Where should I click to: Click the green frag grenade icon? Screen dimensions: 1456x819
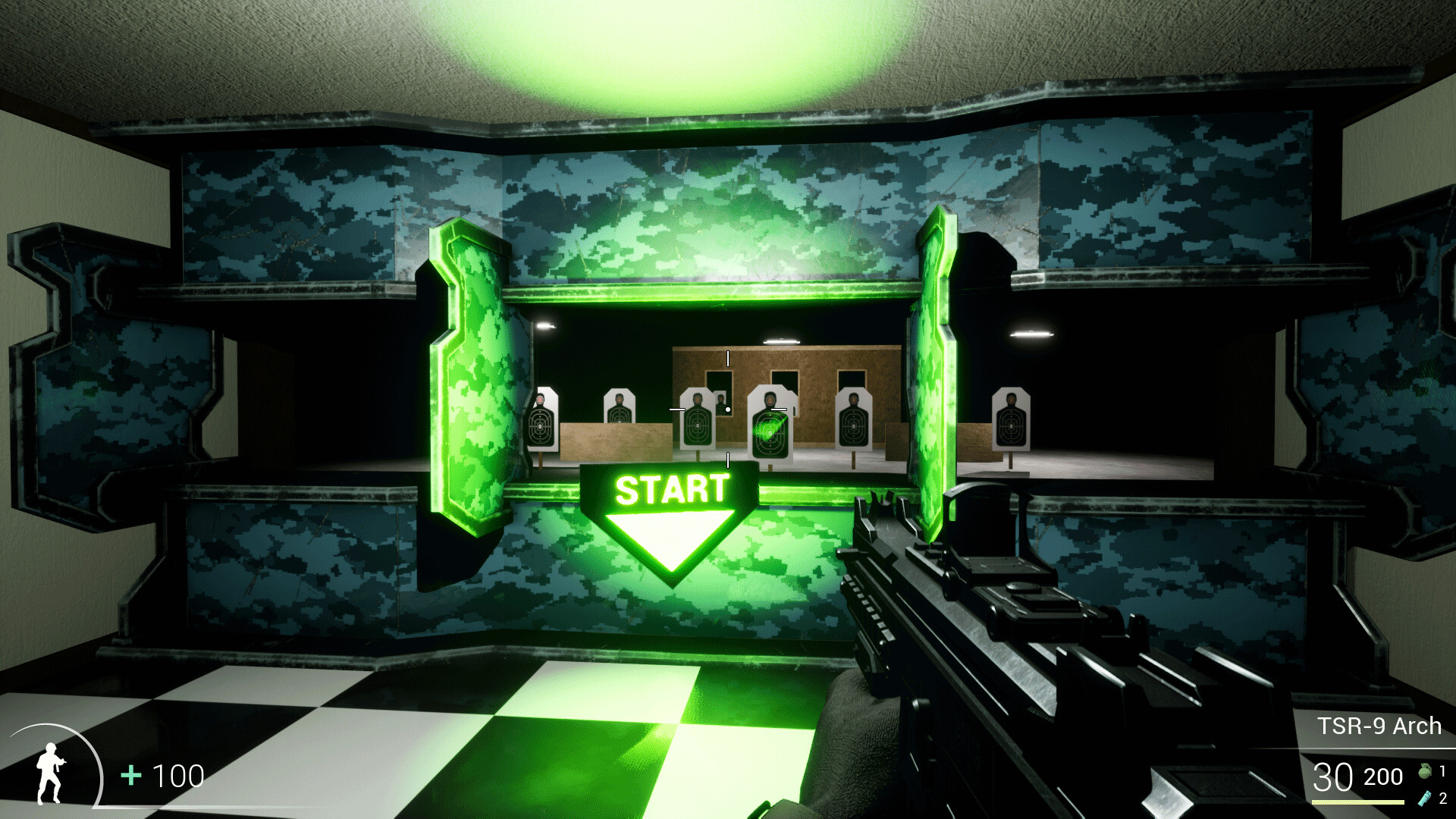1424,771
